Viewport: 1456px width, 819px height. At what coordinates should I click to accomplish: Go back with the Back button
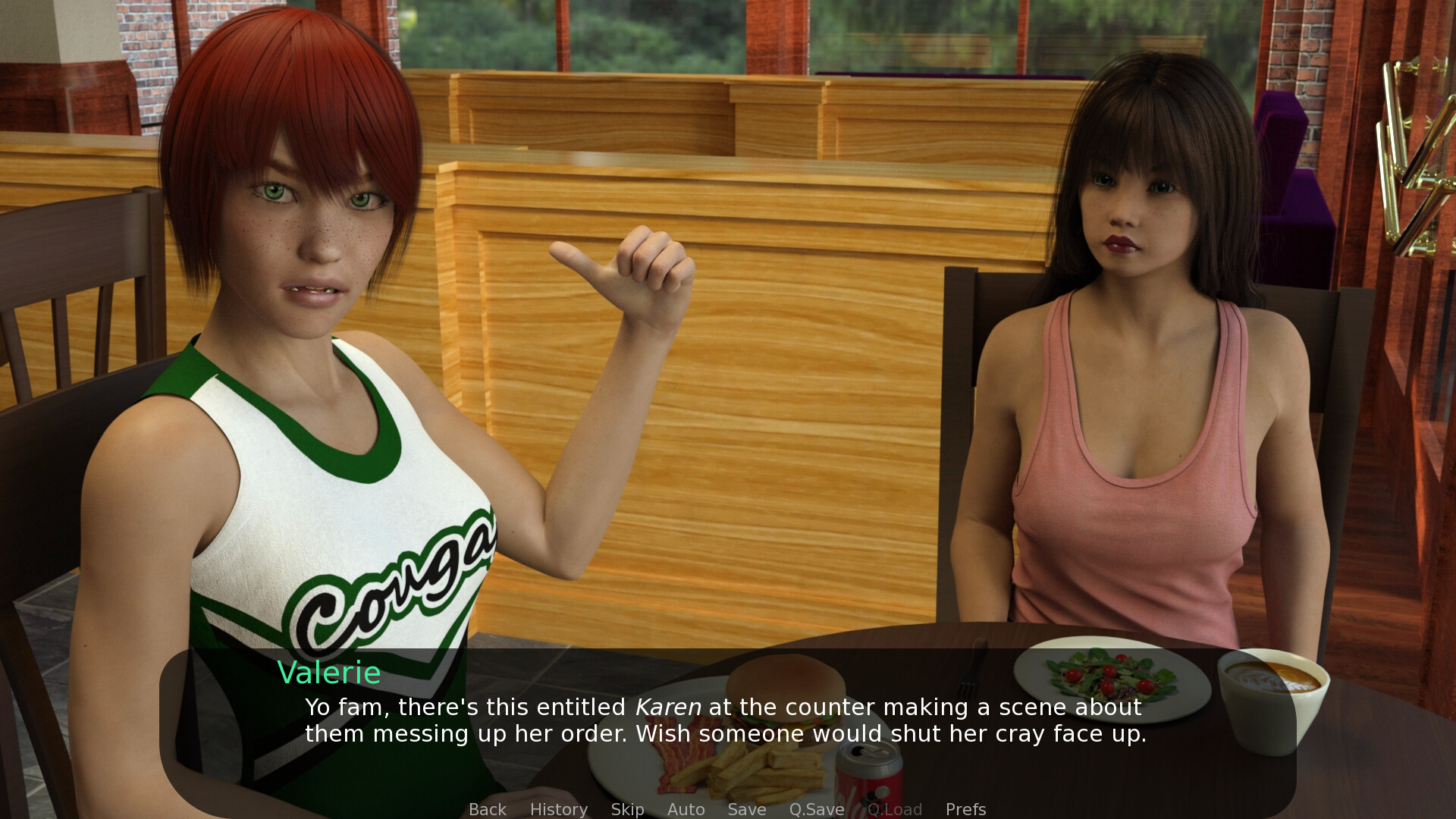[x=487, y=809]
